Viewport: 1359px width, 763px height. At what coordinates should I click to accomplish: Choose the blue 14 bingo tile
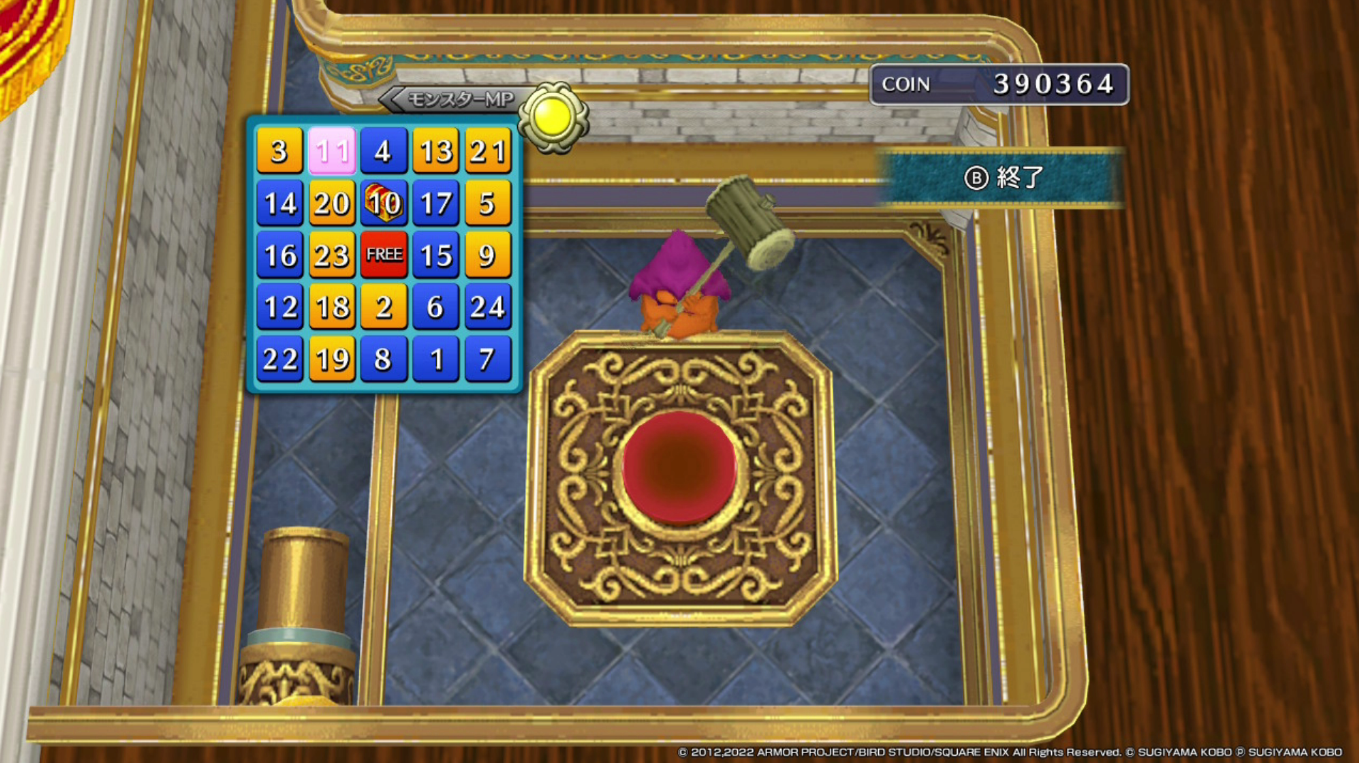click(x=279, y=203)
